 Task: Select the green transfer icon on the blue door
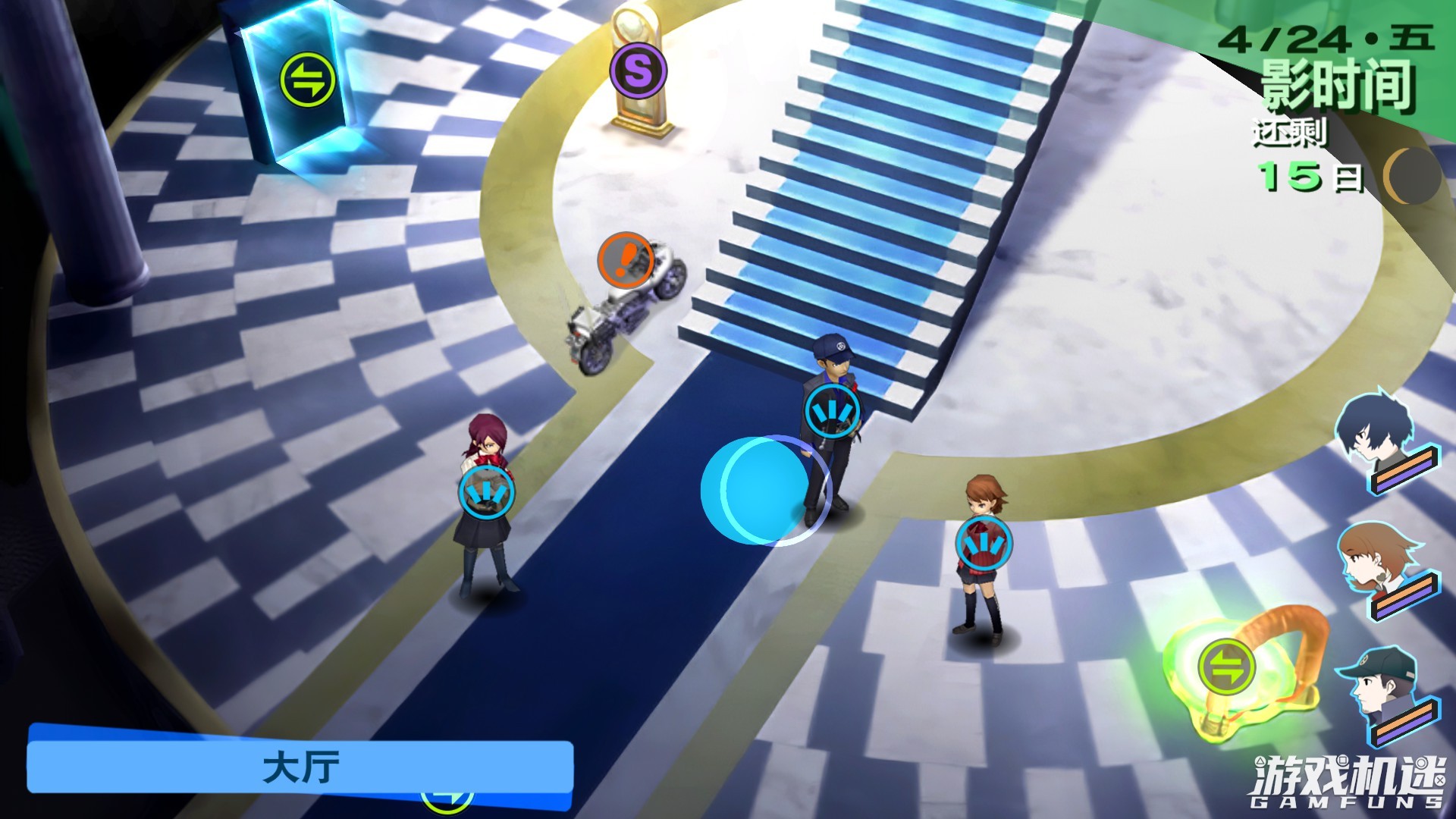pos(307,79)
